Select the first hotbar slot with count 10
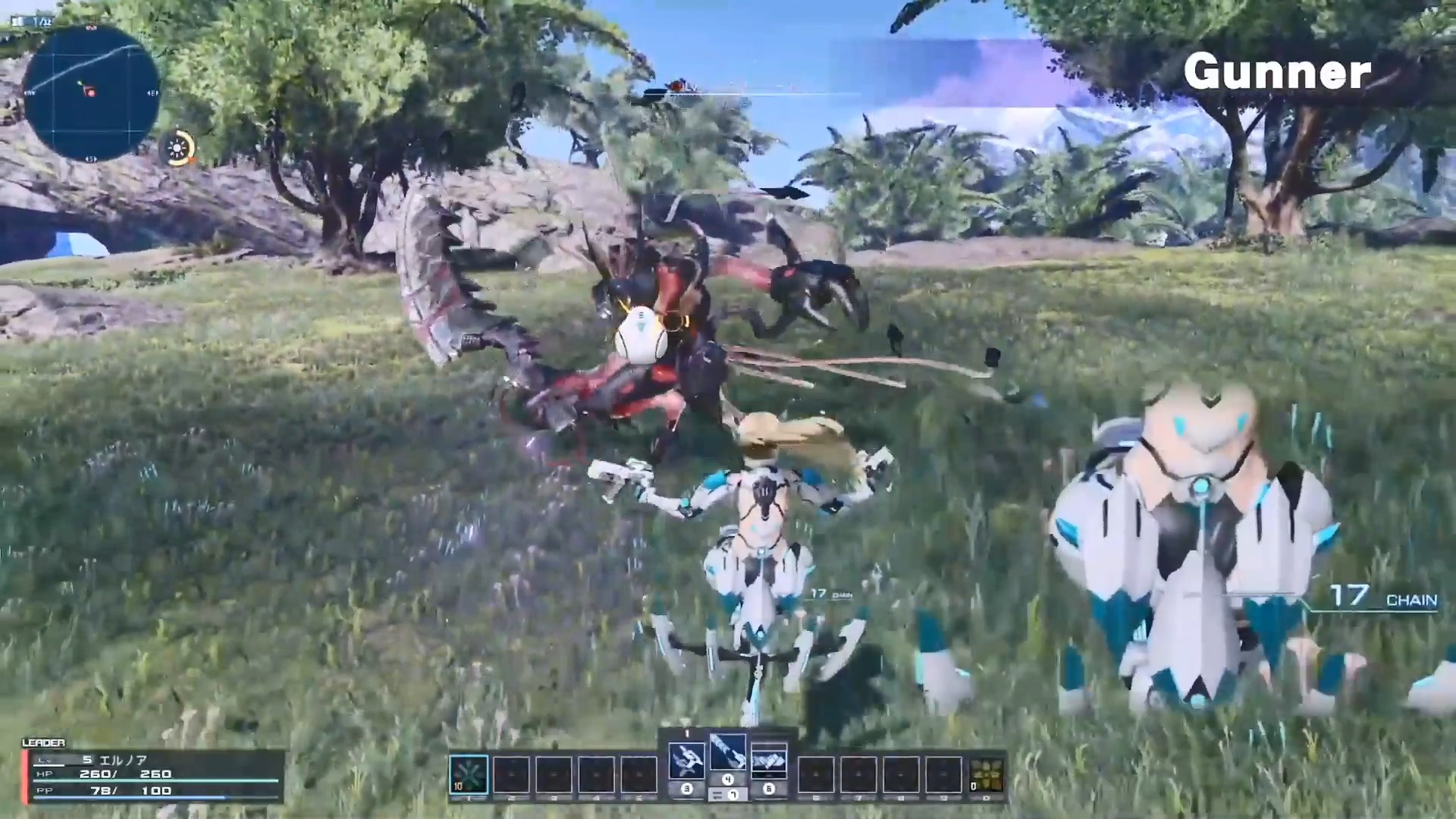This screenshot has width=1456, height=819. pyautogui.click(x=468, y=774)
